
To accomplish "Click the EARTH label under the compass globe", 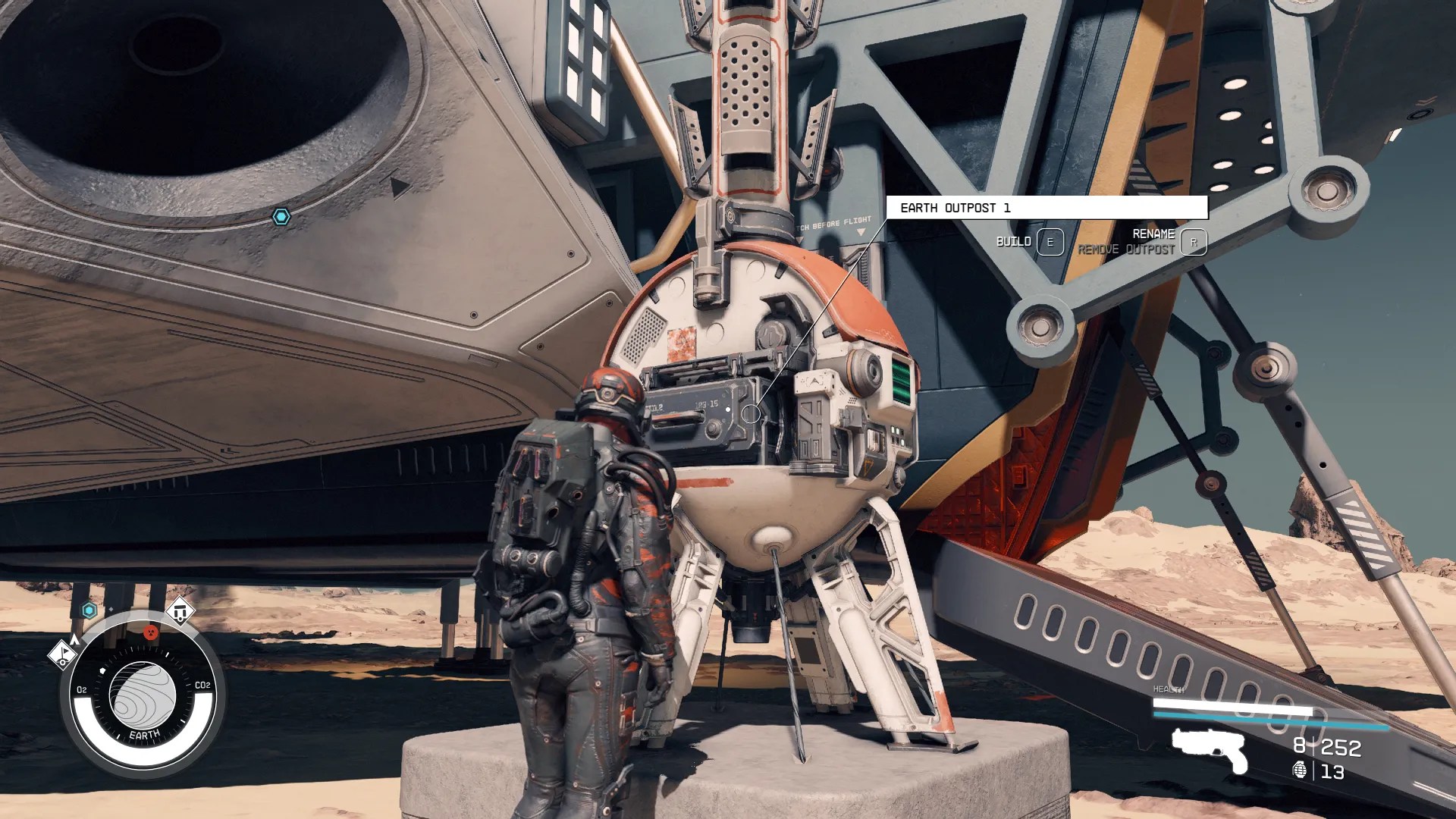I will click(145, 734).
